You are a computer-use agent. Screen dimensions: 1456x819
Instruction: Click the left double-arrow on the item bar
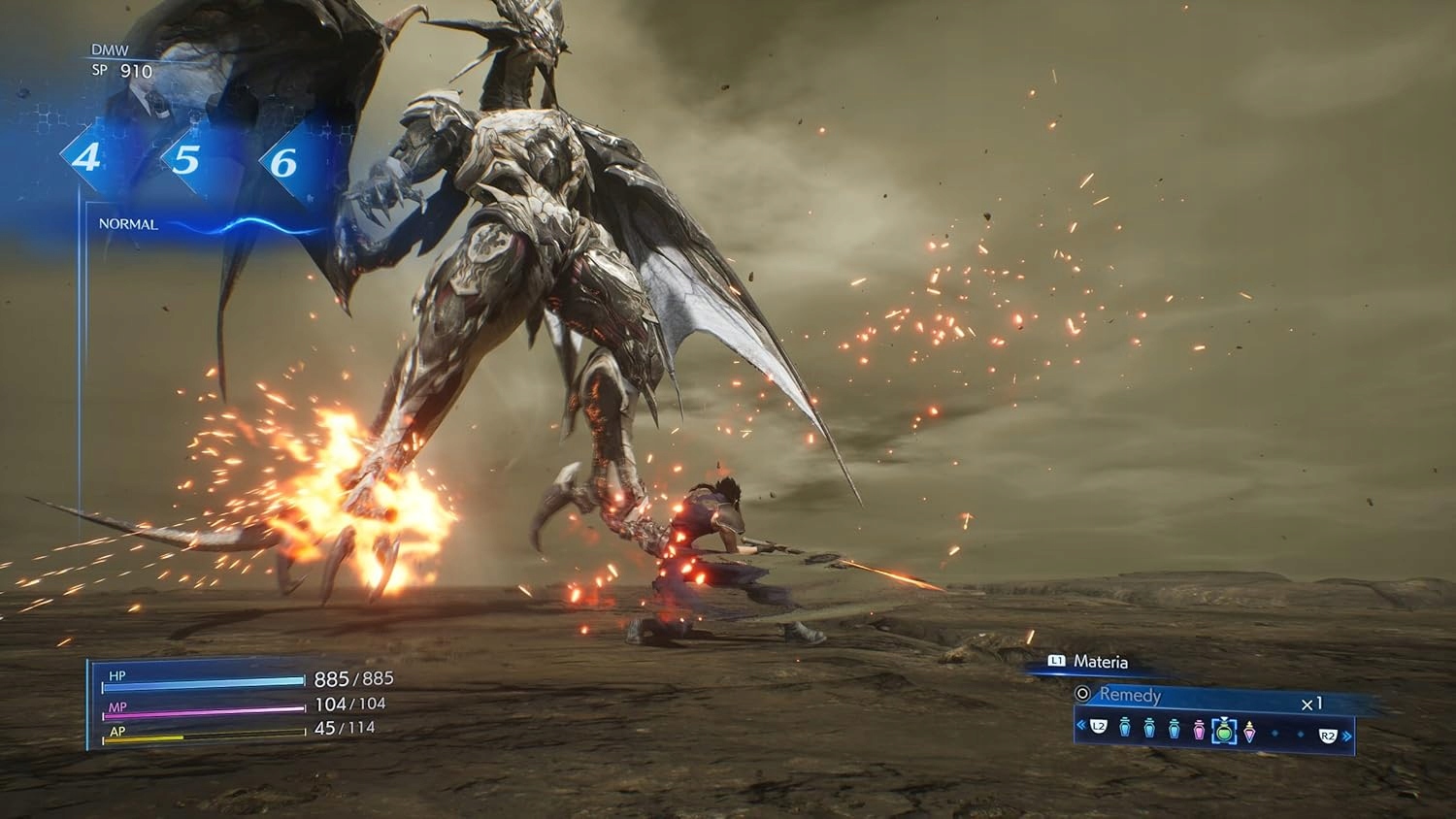click(x=1080, y=726)
